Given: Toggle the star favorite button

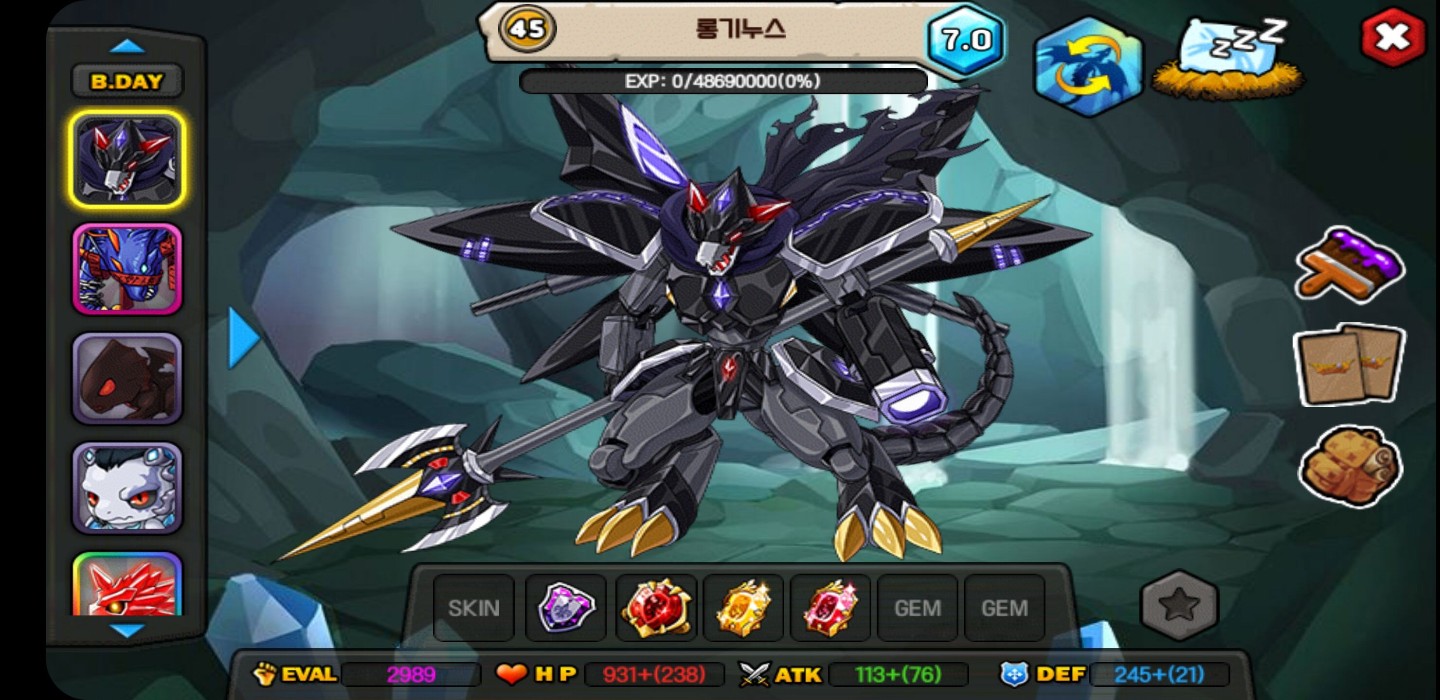Looking at the screenshot, I should (x=1180, y=605).
